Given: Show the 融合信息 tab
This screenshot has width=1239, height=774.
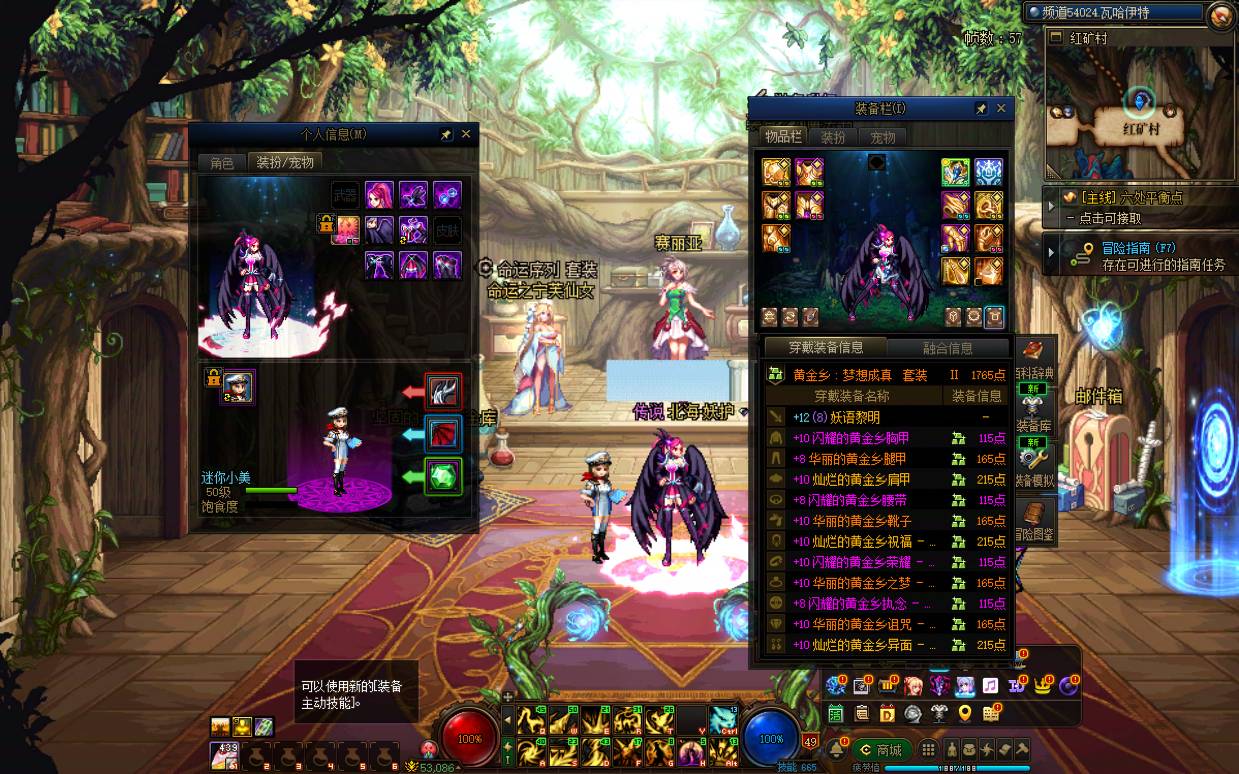Looking at the screenshot, I should 948,348.
